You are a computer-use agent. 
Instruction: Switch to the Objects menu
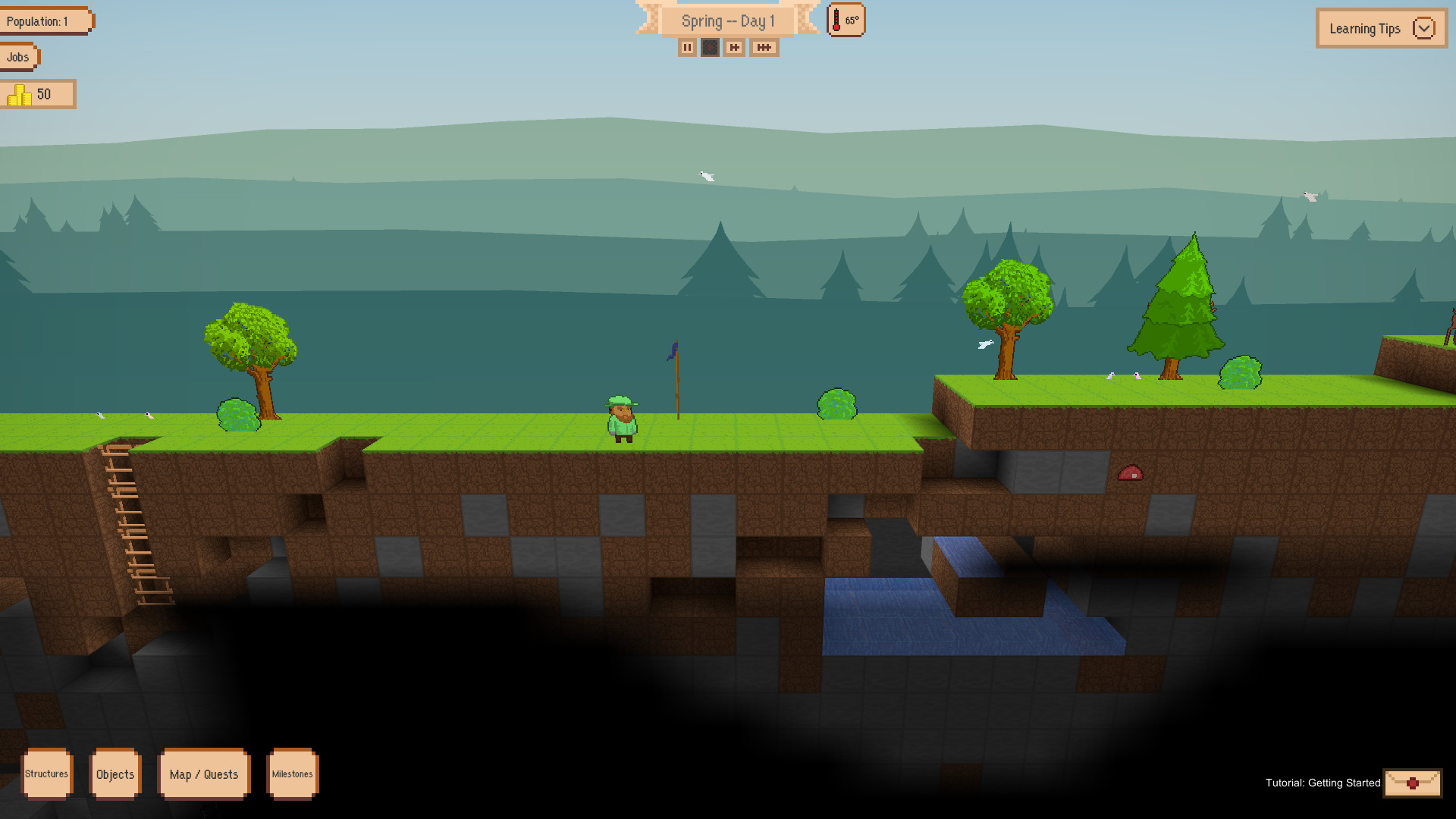pos(115,774)
